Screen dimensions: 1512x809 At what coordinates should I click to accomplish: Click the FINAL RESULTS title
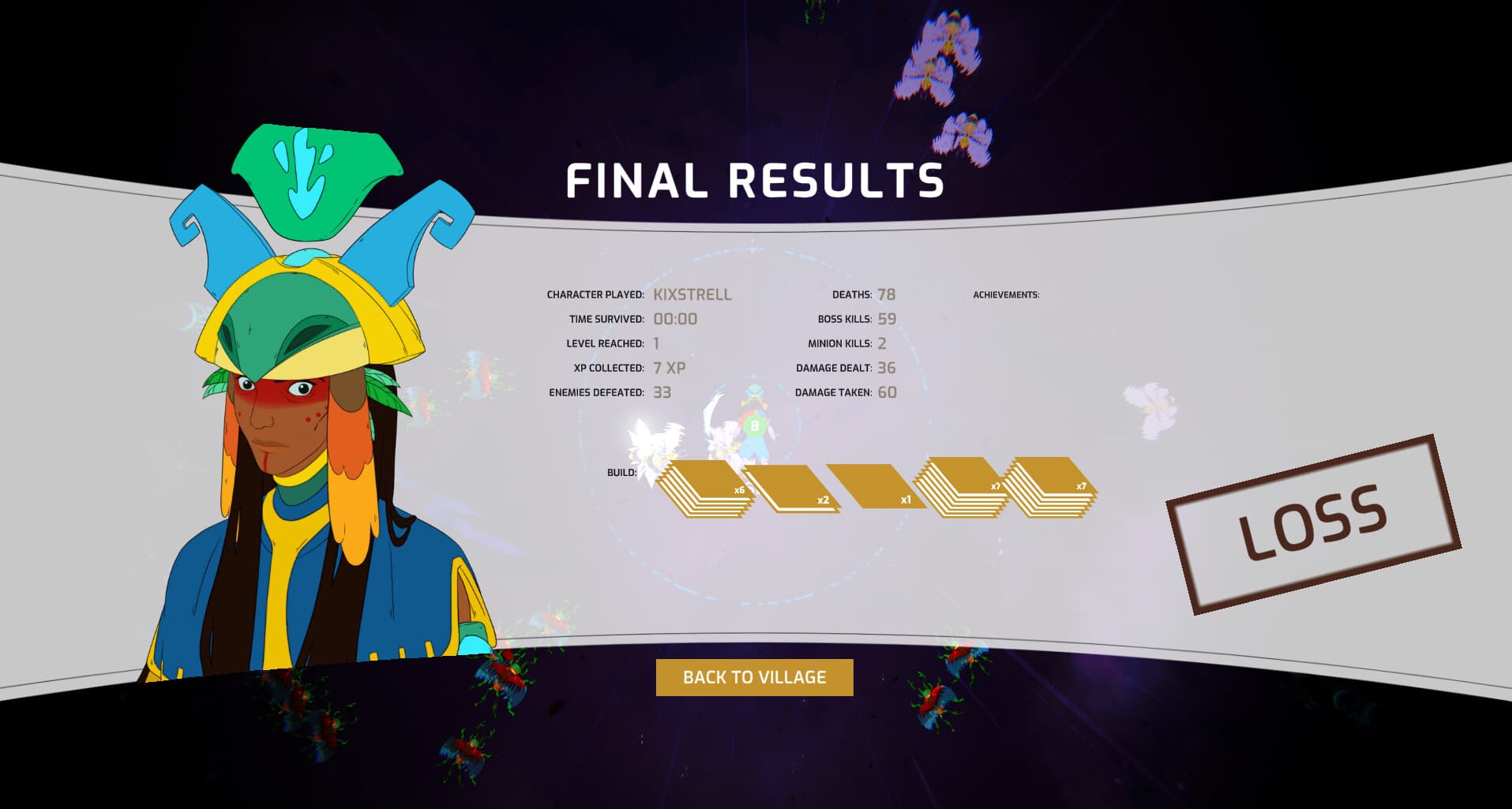754,180
